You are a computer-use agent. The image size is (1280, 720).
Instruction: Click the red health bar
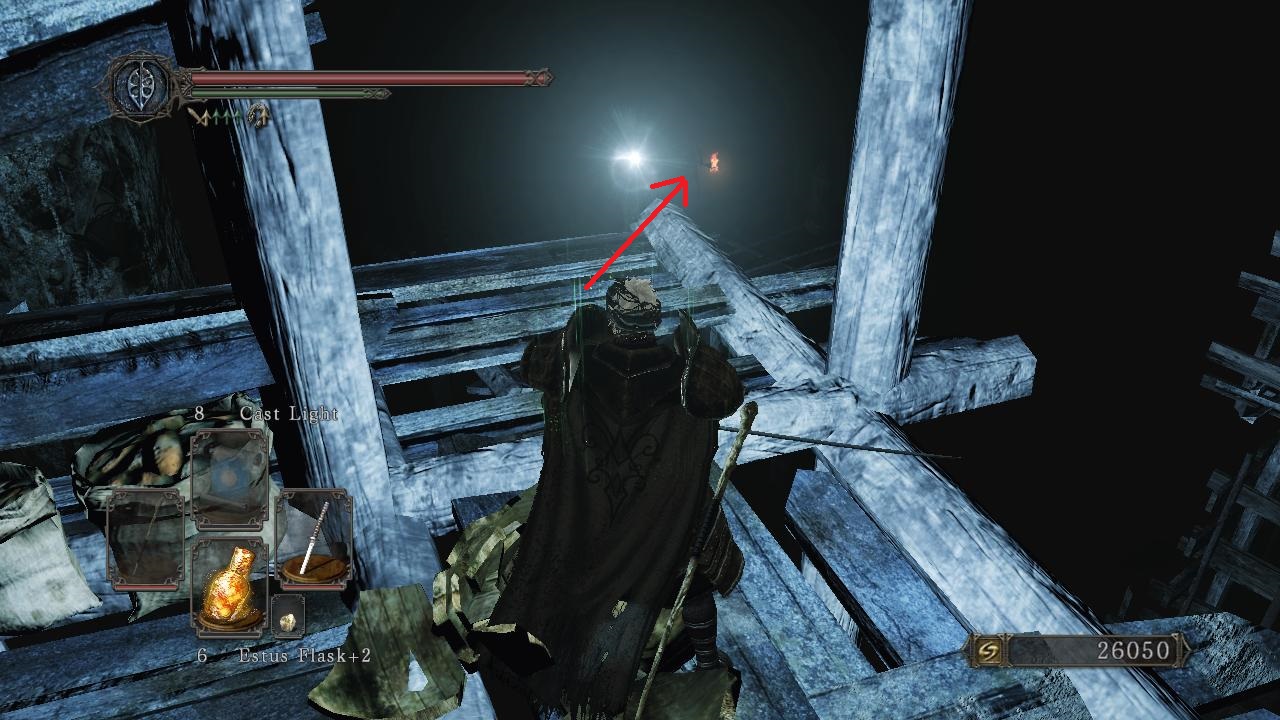click(360, 77)
